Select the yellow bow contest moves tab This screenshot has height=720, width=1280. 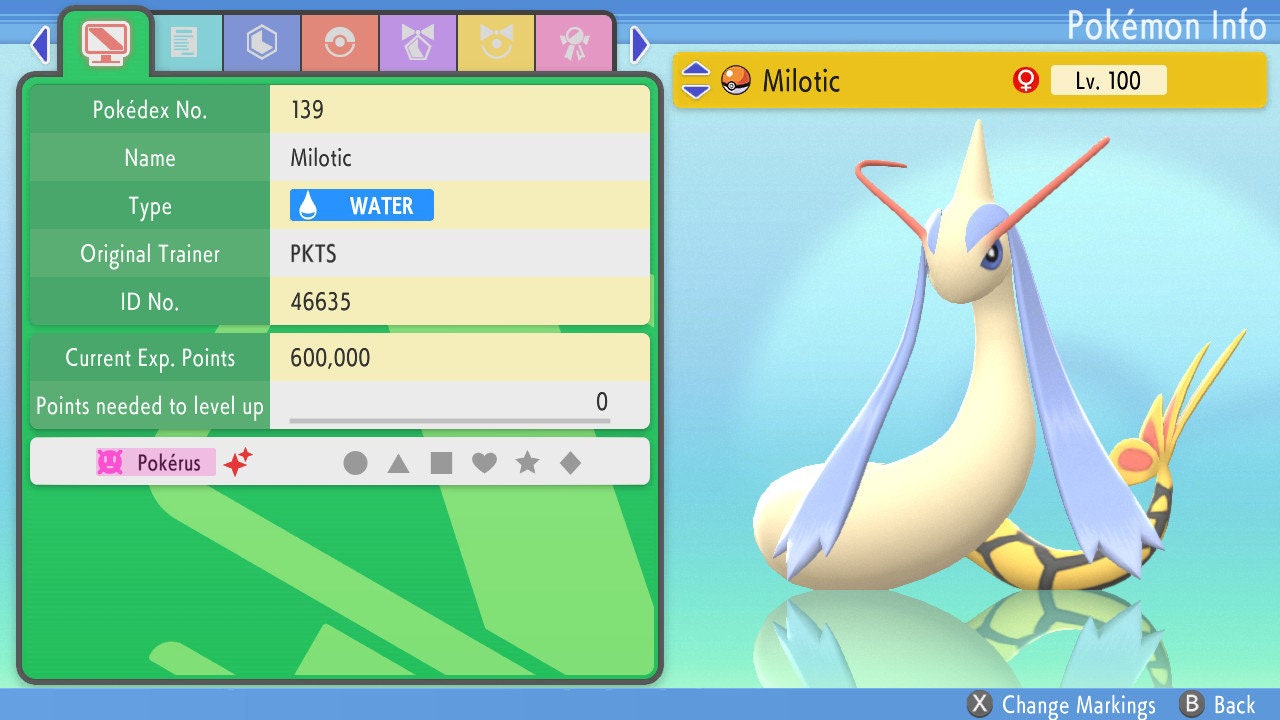pyautogui.click(x=496, y=43)
